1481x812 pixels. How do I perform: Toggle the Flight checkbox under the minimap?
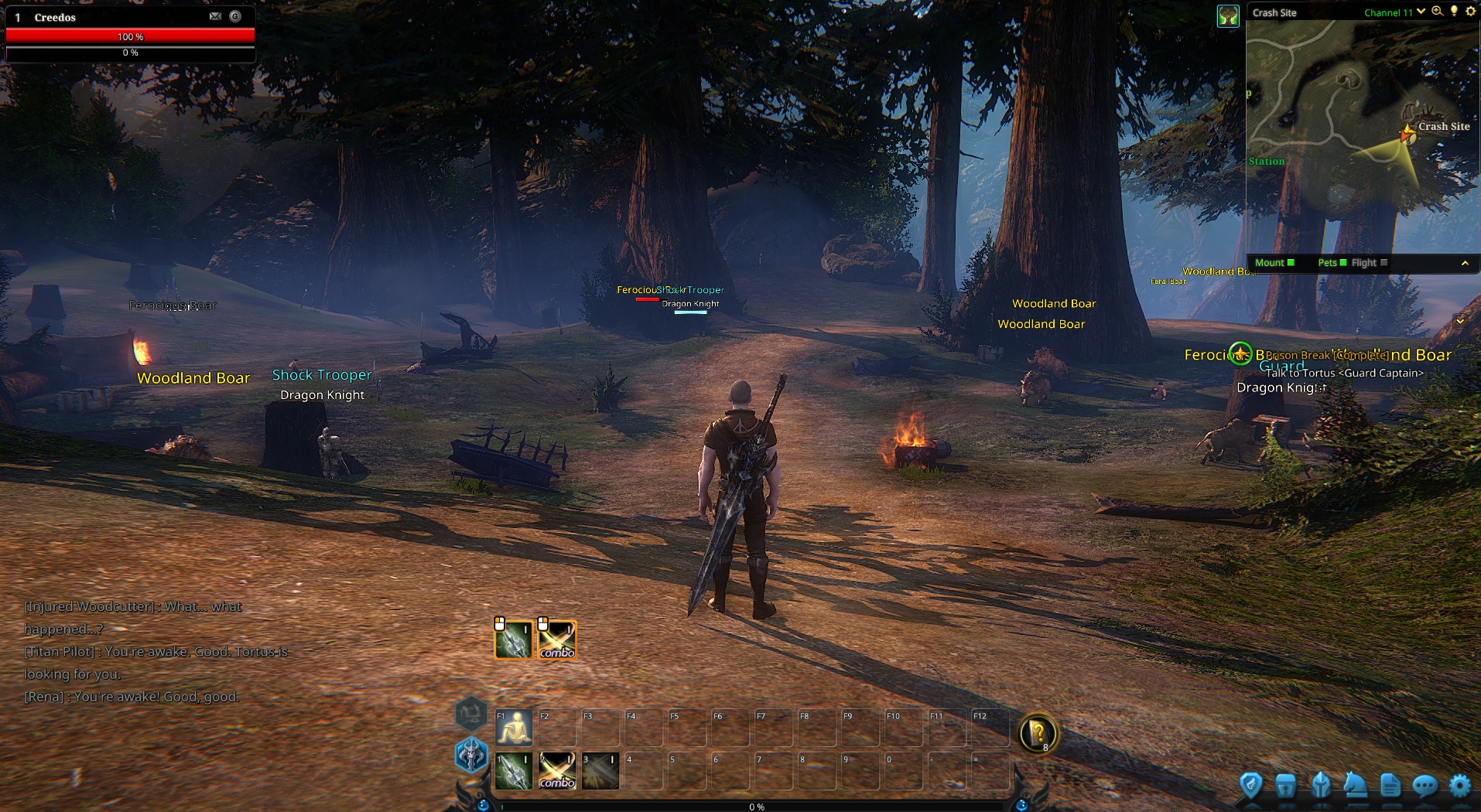click(1384, 263)
